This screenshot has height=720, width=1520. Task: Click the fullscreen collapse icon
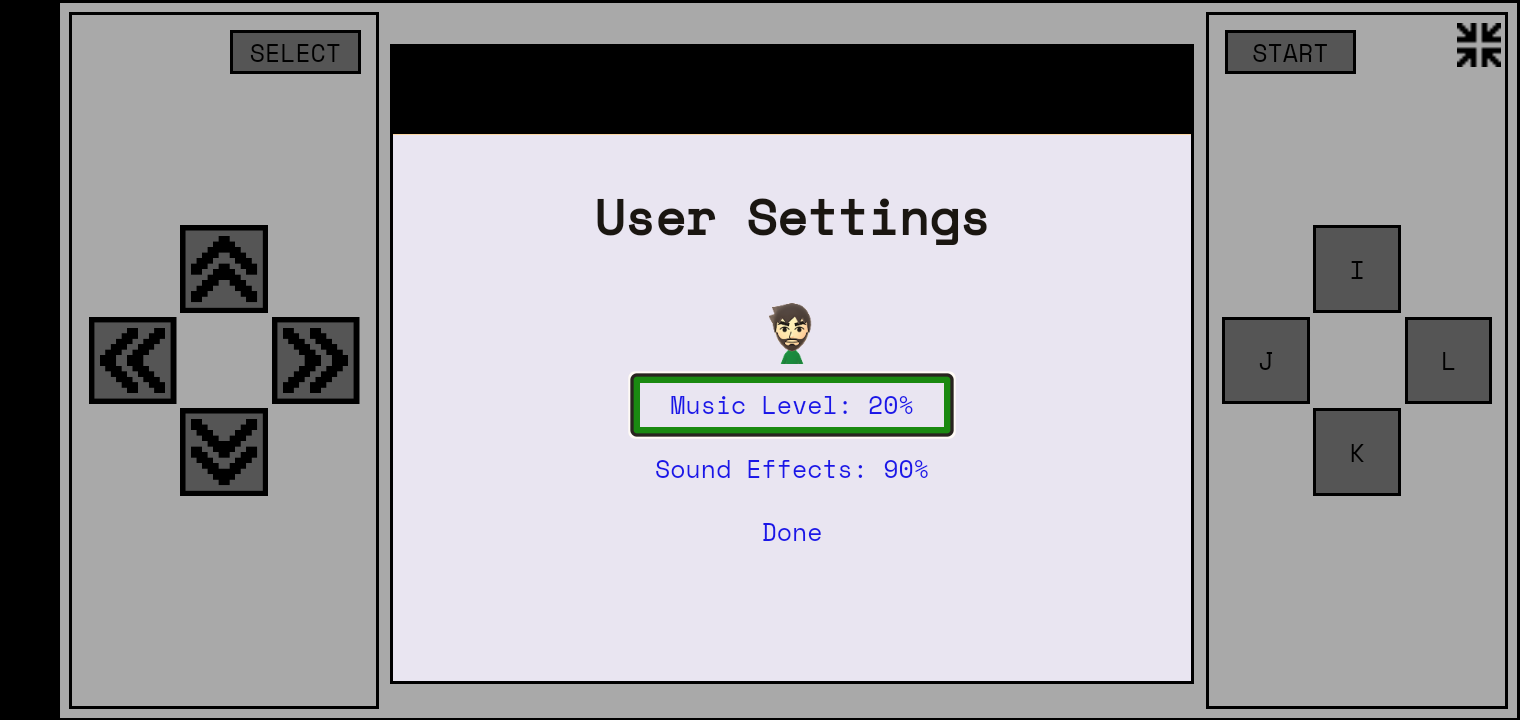click(x=1477, y=44)
